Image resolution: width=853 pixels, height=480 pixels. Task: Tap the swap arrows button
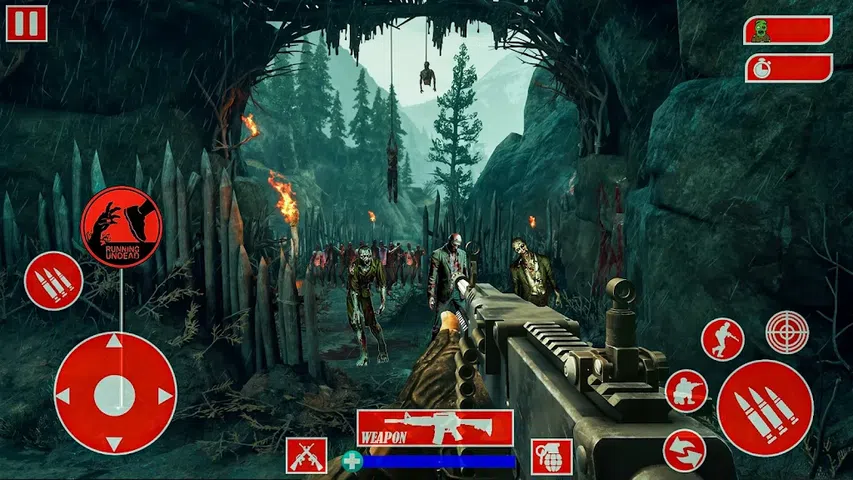click(x=684, y=450)
